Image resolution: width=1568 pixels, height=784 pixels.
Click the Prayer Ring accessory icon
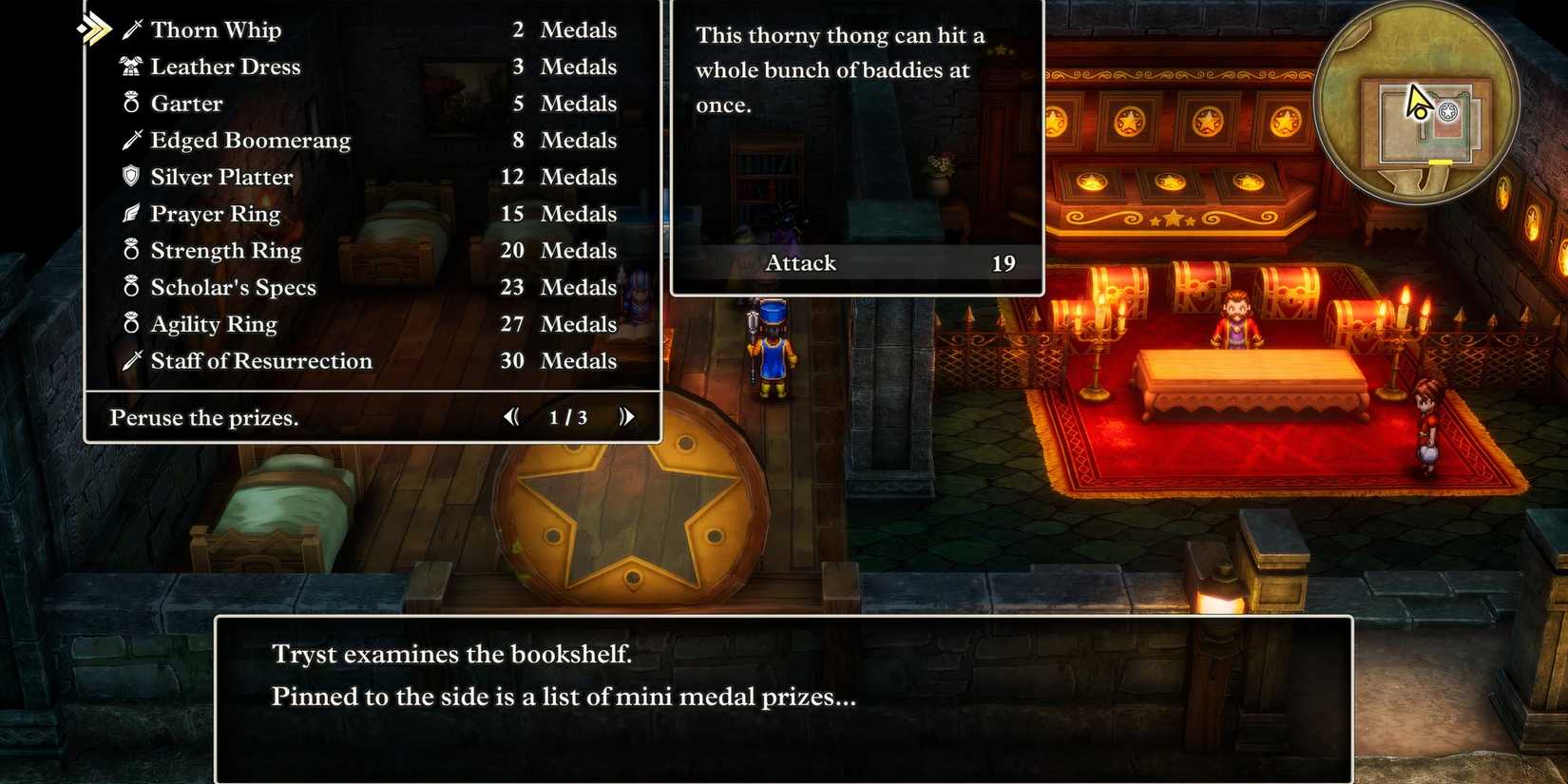[x=130, y=213]
